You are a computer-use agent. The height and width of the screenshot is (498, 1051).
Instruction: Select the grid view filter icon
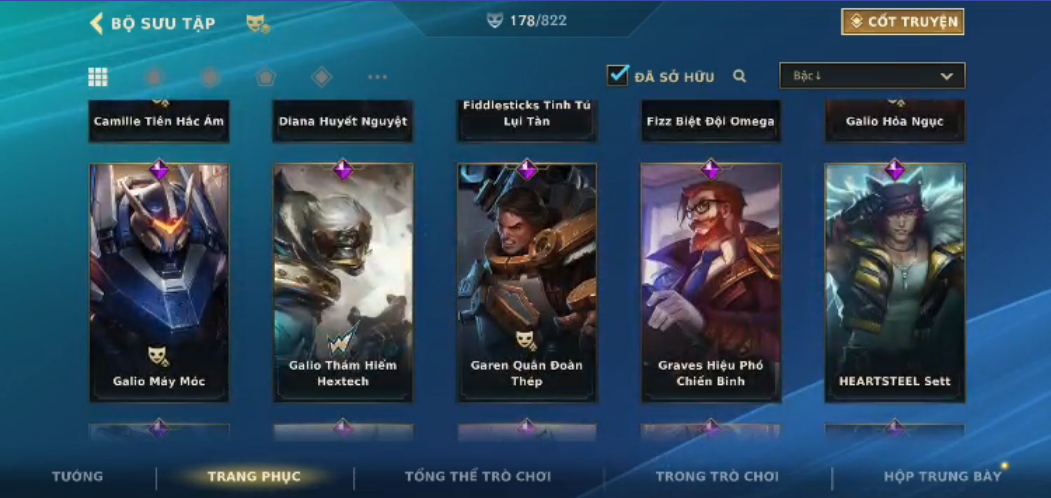(x=98, y=77)
